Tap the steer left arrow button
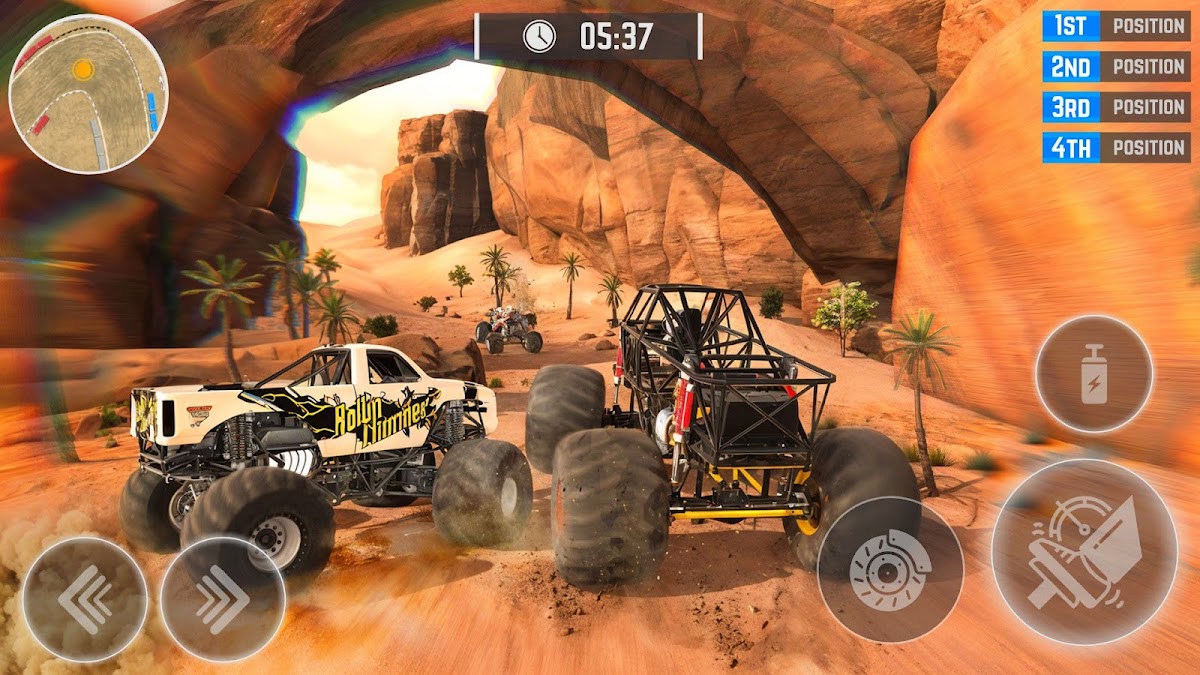 85,599
